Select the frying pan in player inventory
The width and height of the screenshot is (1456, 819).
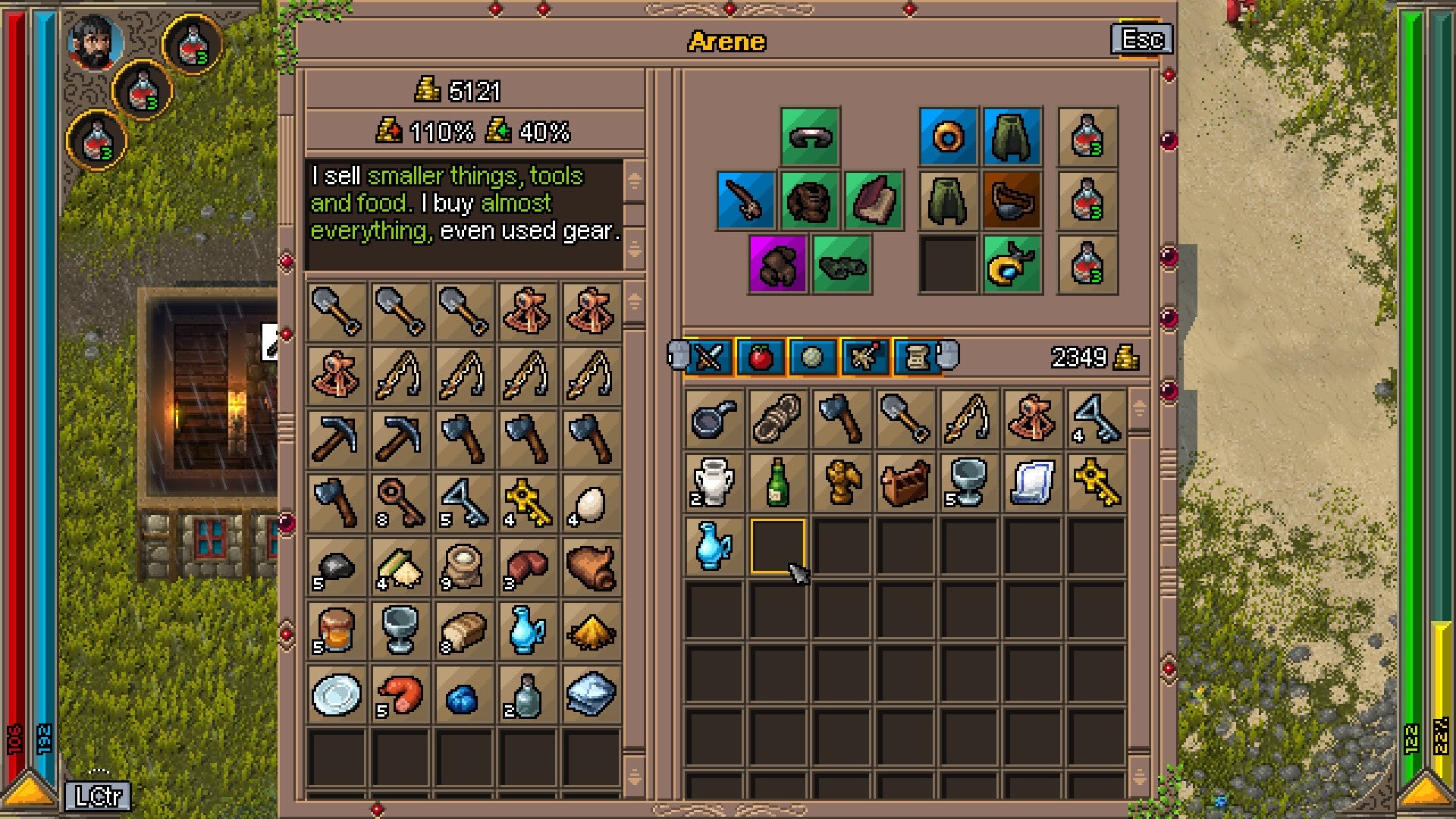click(712, 418)
